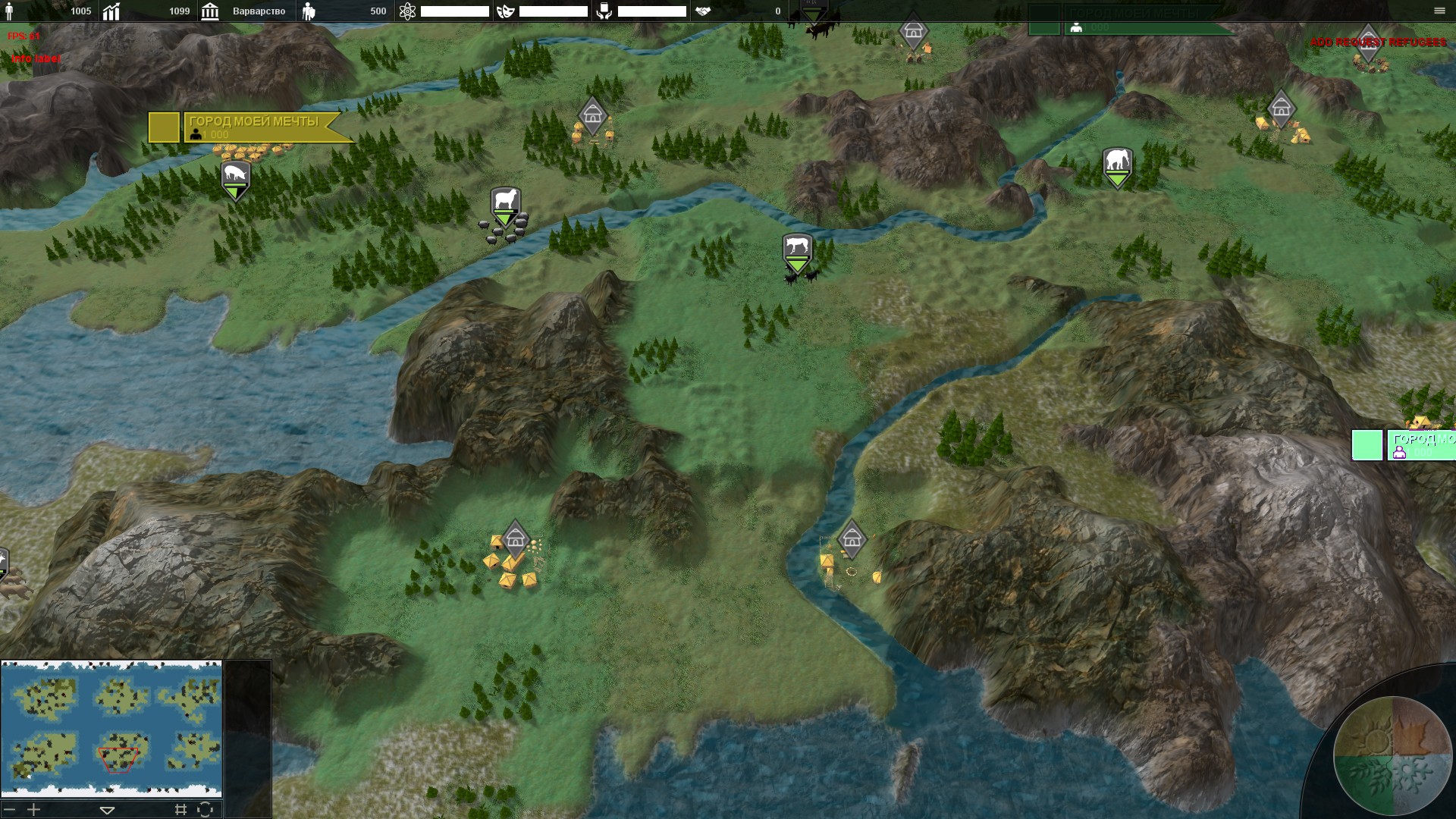Click the theater masks culture icon

(x=506, y=11)
